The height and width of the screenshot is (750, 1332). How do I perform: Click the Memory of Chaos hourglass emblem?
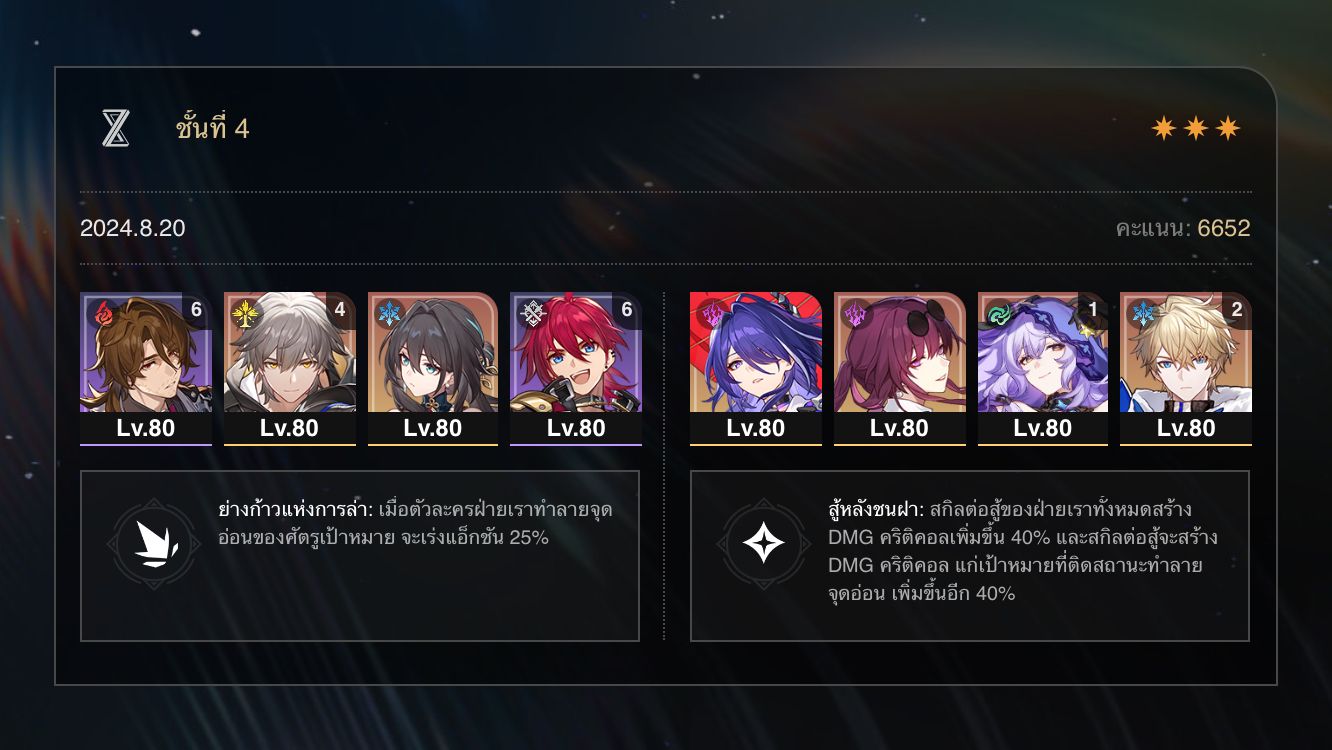(x=117, y=125)
